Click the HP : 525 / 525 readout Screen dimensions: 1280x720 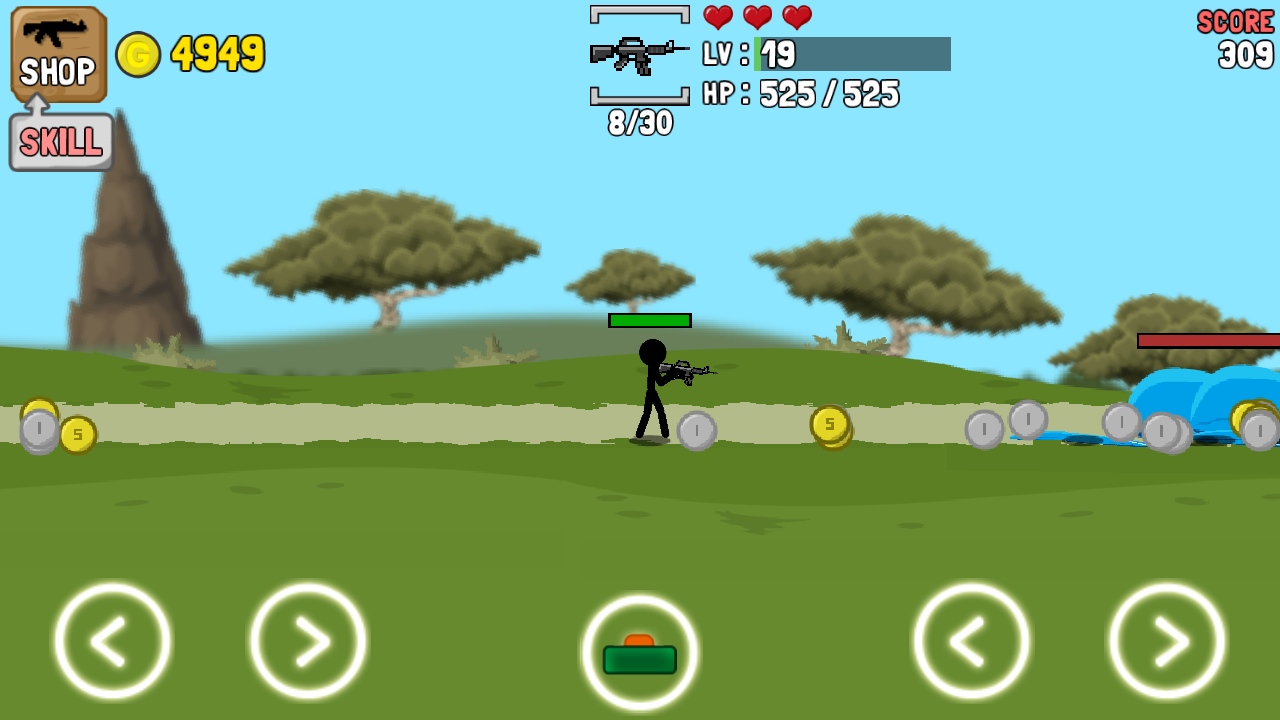[800, 95]
